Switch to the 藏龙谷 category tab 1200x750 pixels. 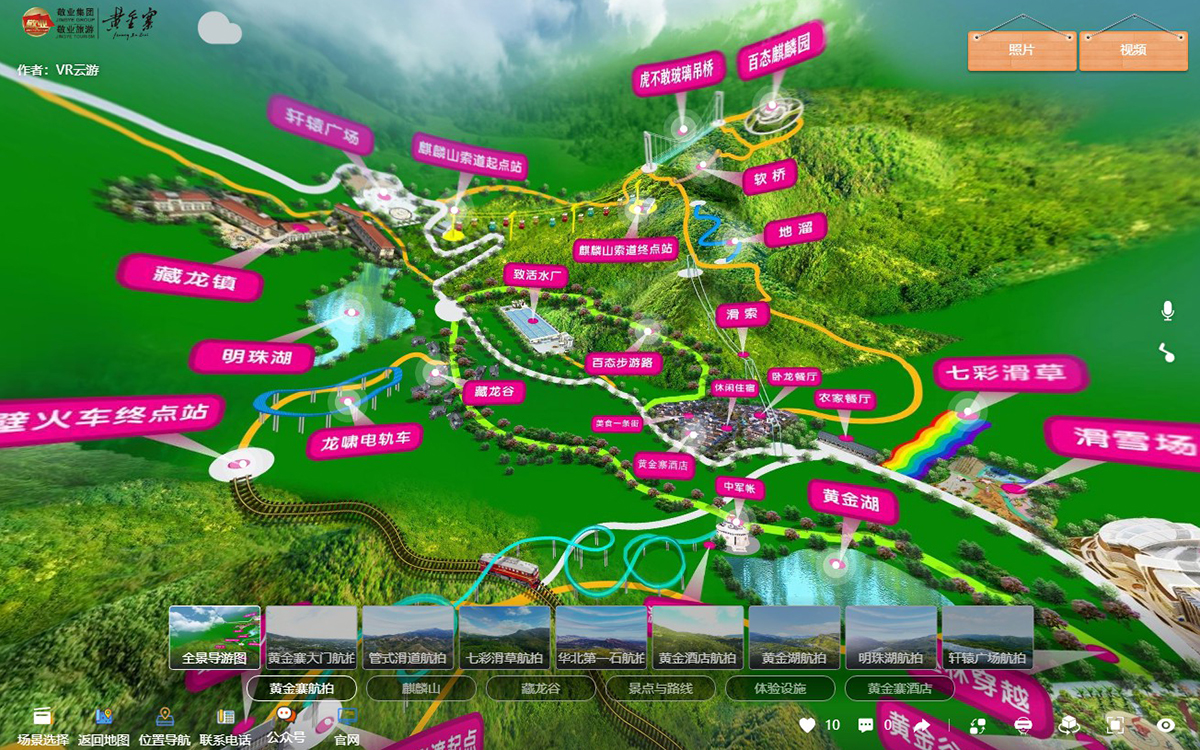[x=540, y=689]
